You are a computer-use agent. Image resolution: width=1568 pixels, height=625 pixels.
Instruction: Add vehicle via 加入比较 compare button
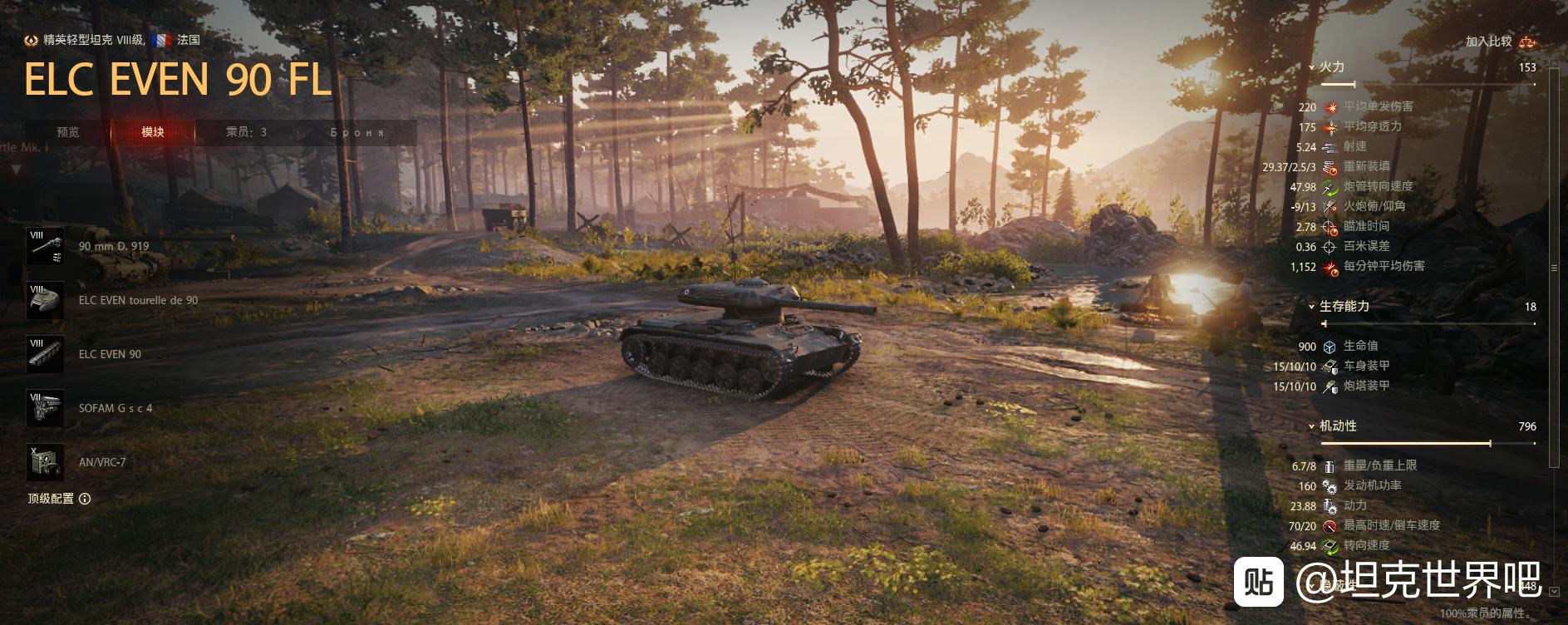coord(1500,41)
